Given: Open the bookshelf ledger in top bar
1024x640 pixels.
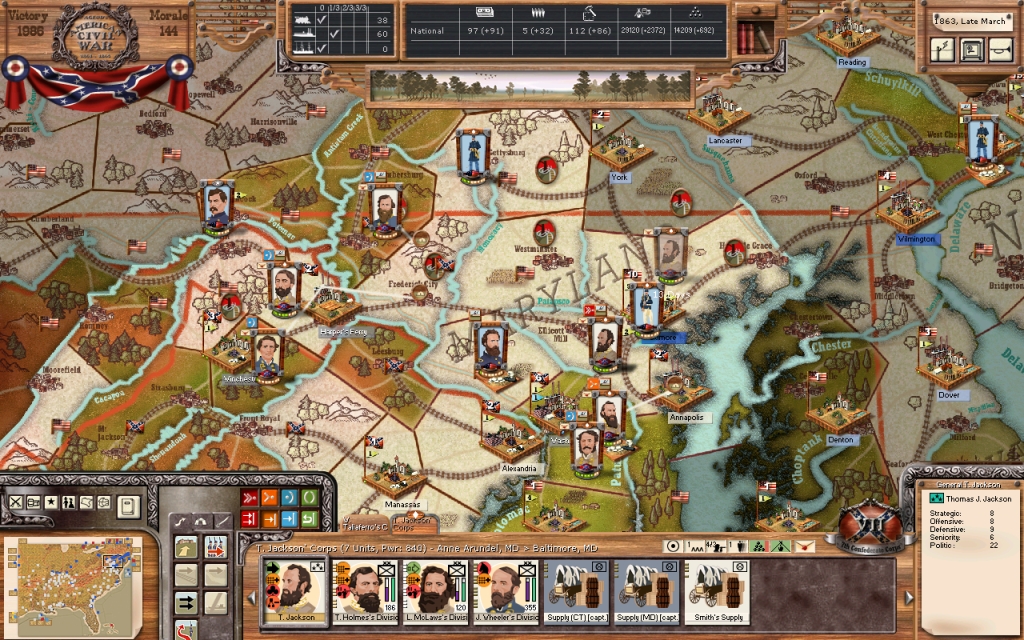Looking at the screenshot, I should pyautogui.click(x=755, y=37).
